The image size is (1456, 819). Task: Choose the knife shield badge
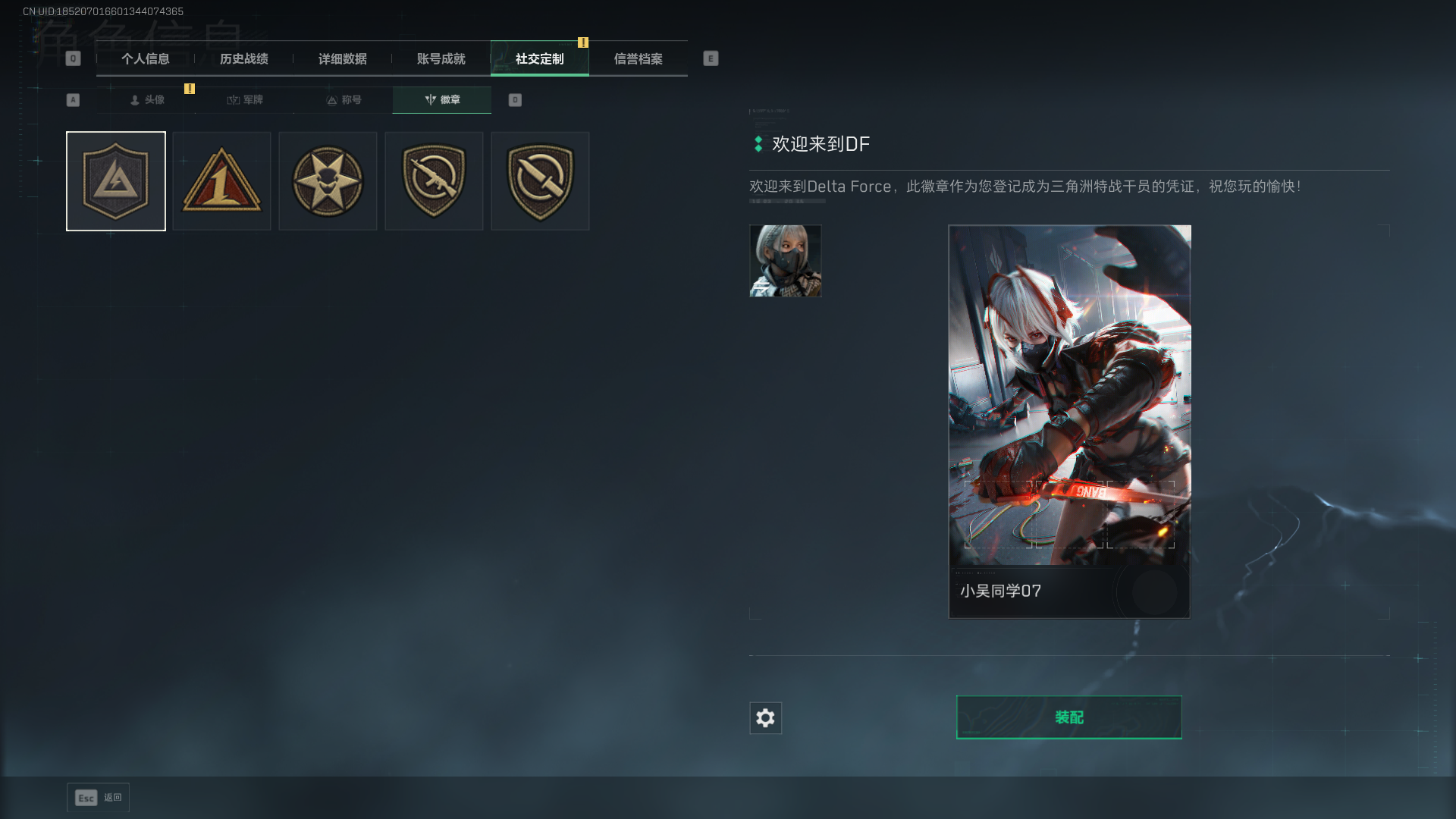(x=540, y=181)
